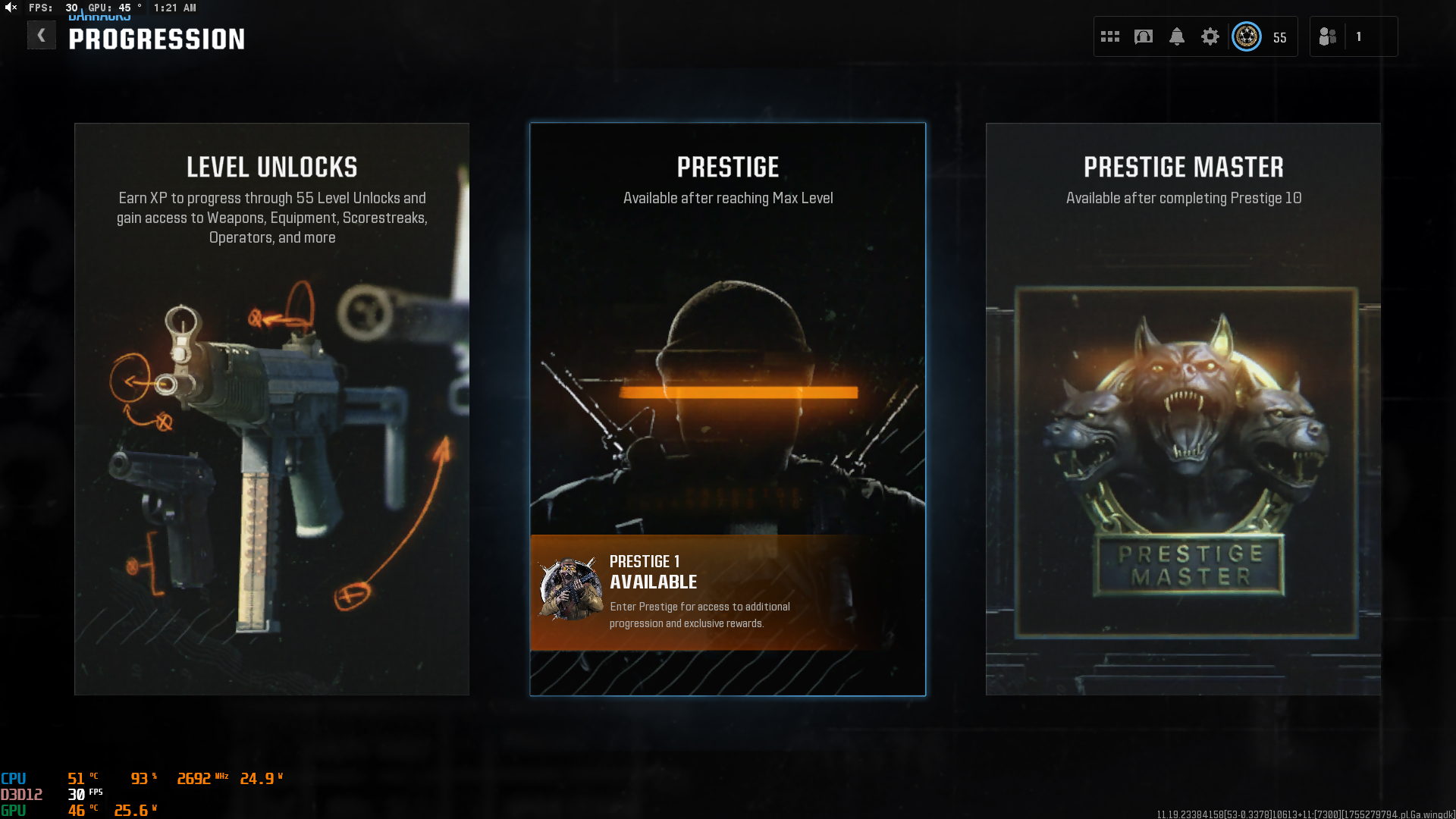1456x819 pixels.
Task: View the level 55 player rank emblem
Action: pyautogui.click(x=1247, y=36)
